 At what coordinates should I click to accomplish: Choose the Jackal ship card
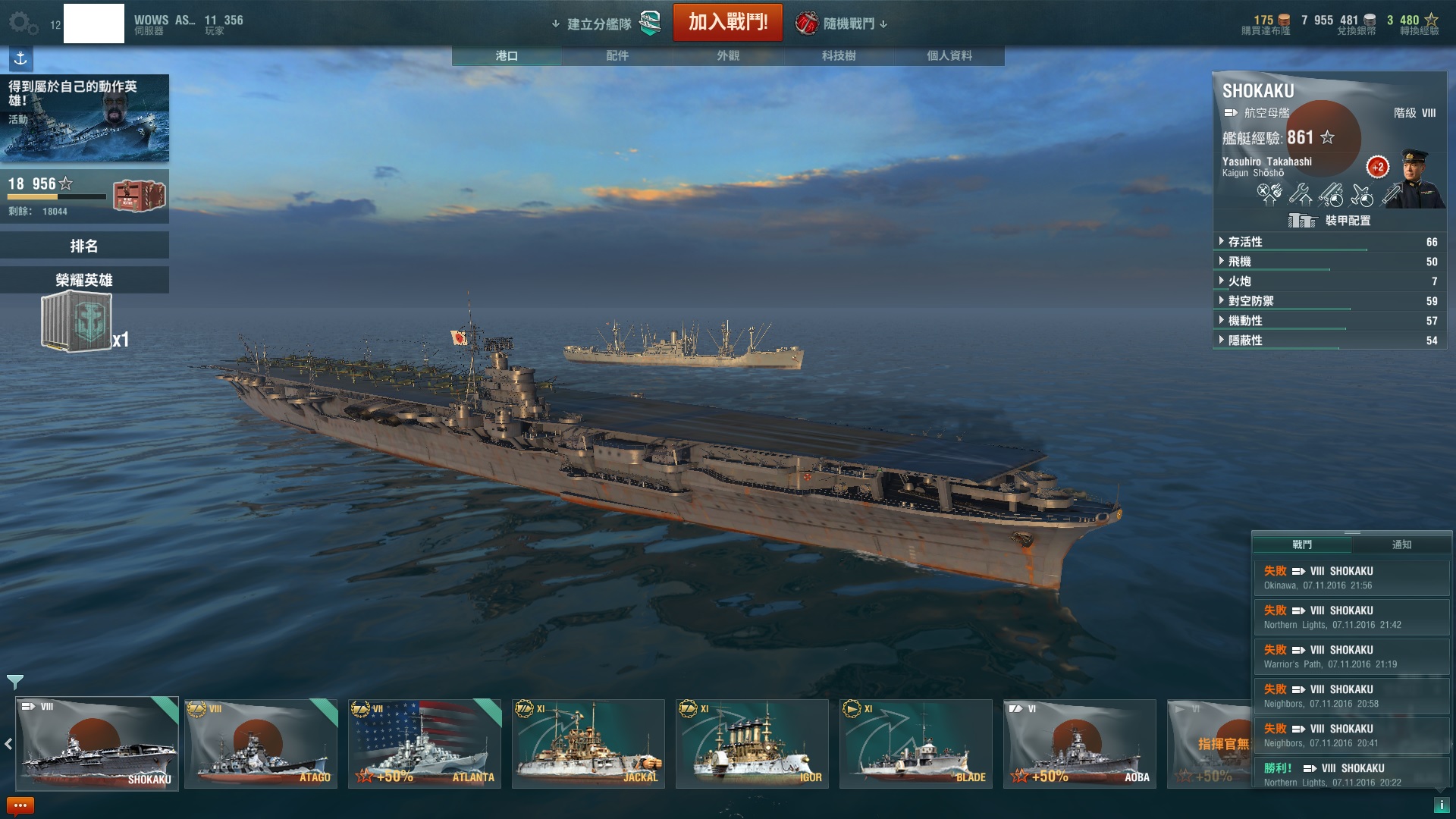tap(588, 744)
